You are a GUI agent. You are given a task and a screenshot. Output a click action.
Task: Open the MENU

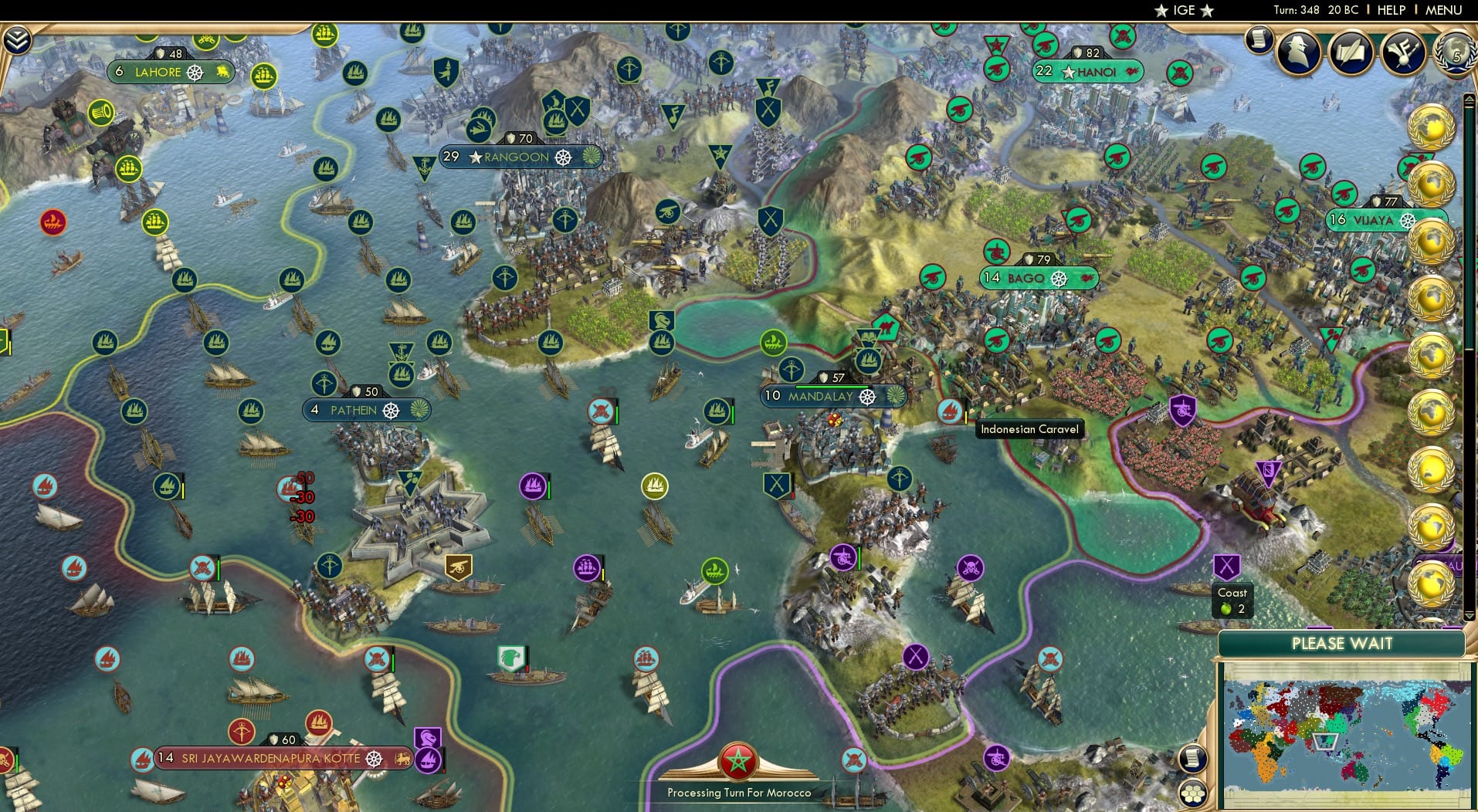[1442, 10]
